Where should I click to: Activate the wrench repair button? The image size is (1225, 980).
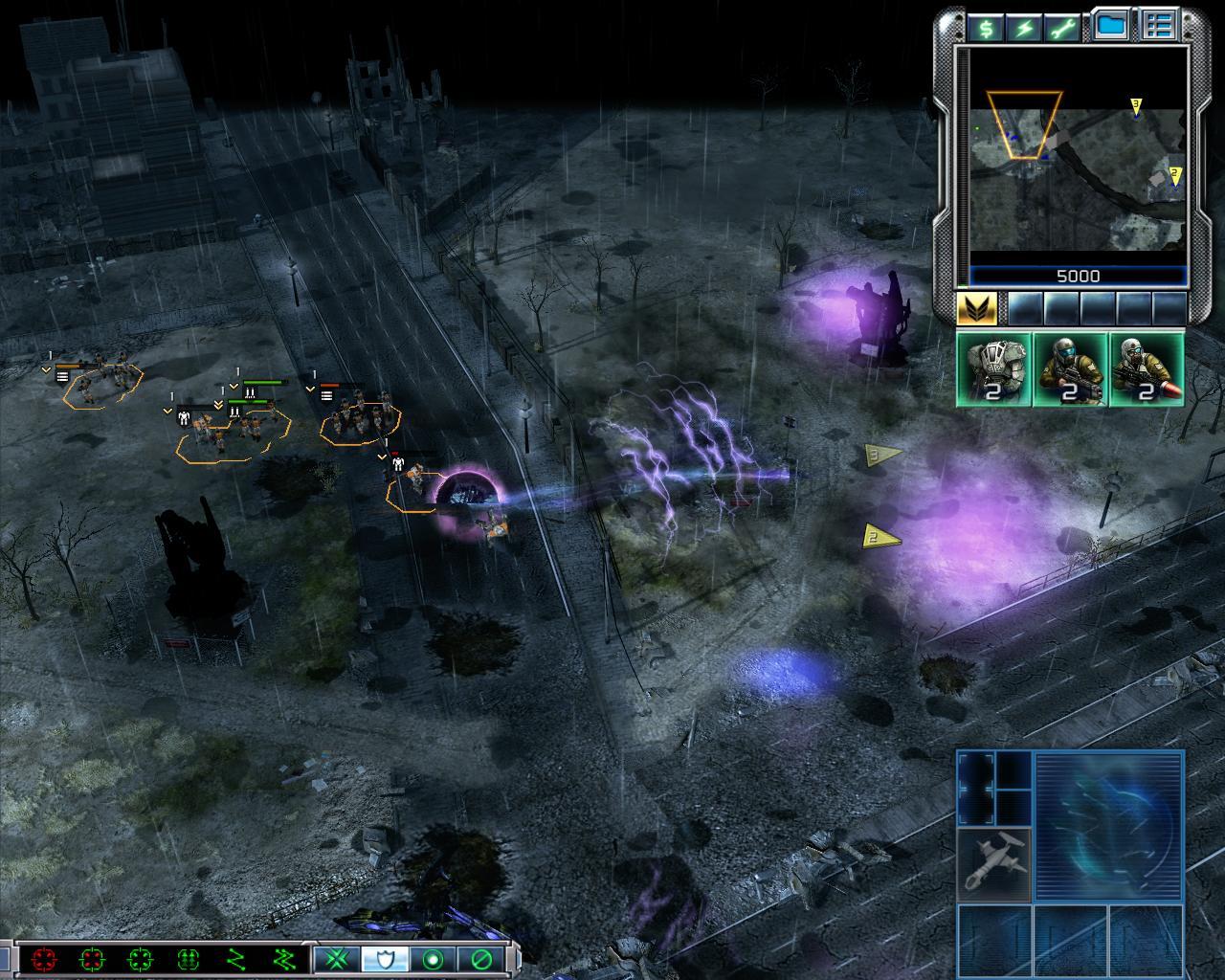[x=1063, y=28]
